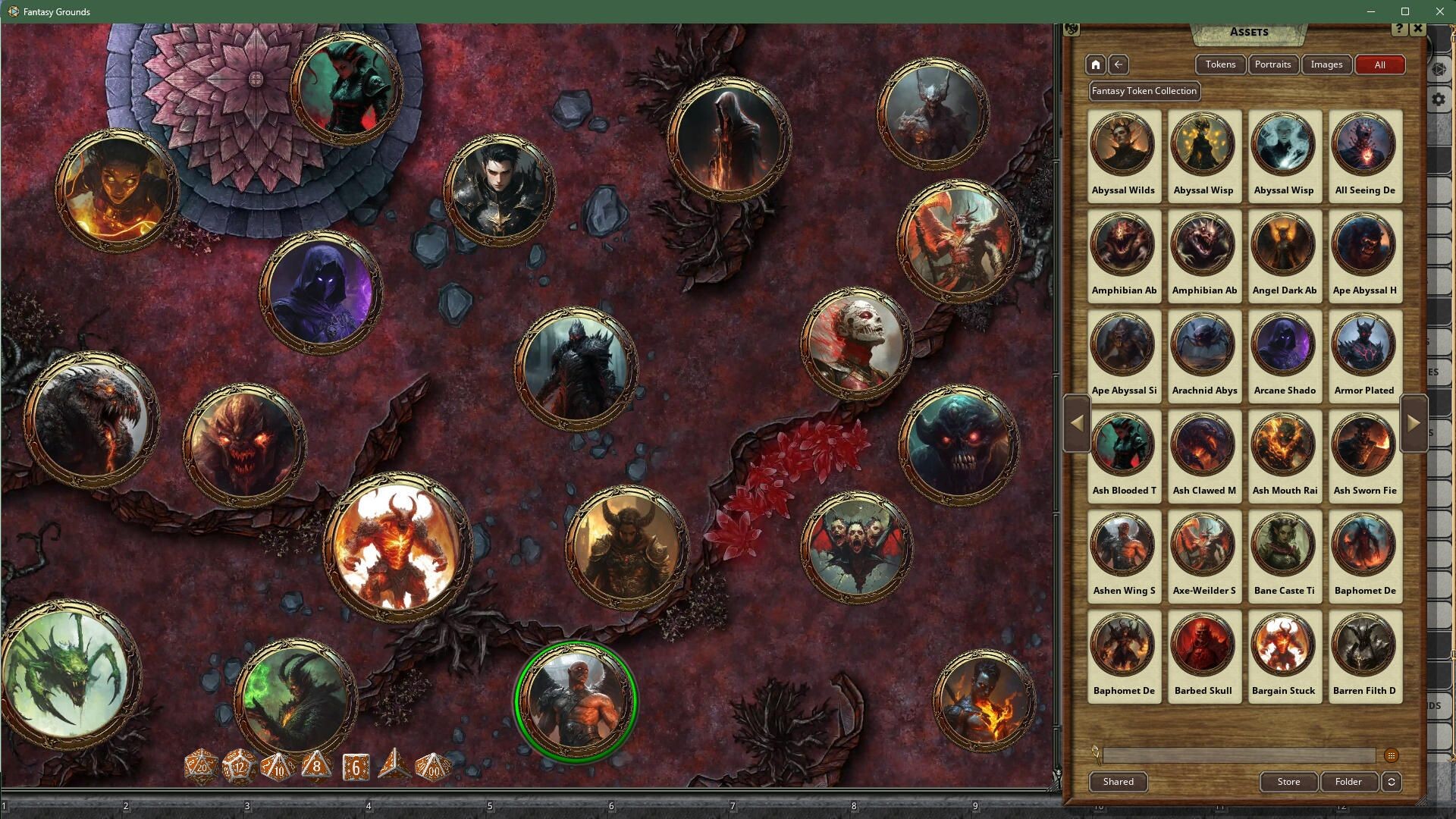Click the right pagination arrow for more tokens
The image size is (1456, 819).
pos(1412,423)
